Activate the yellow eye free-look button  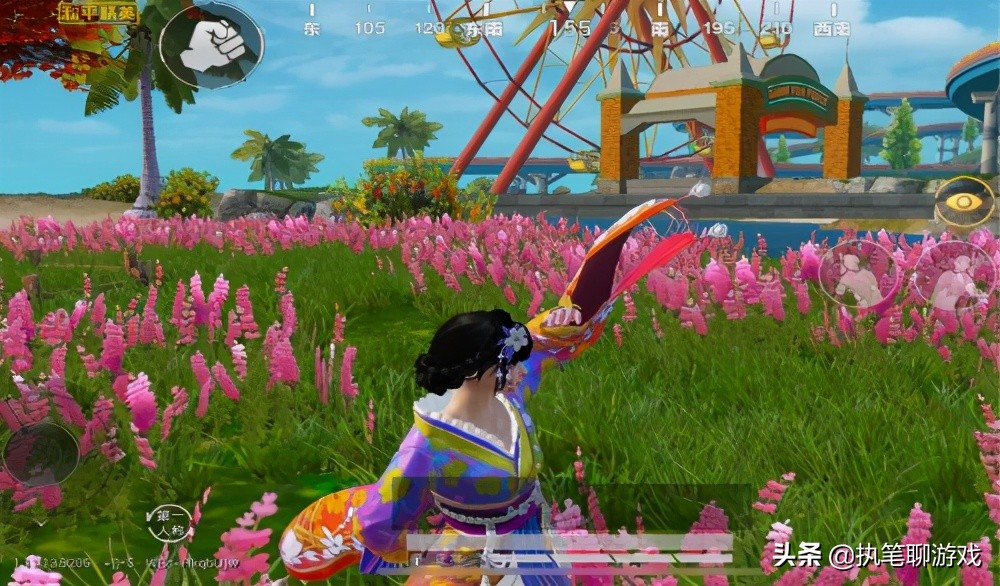[965, 202]
